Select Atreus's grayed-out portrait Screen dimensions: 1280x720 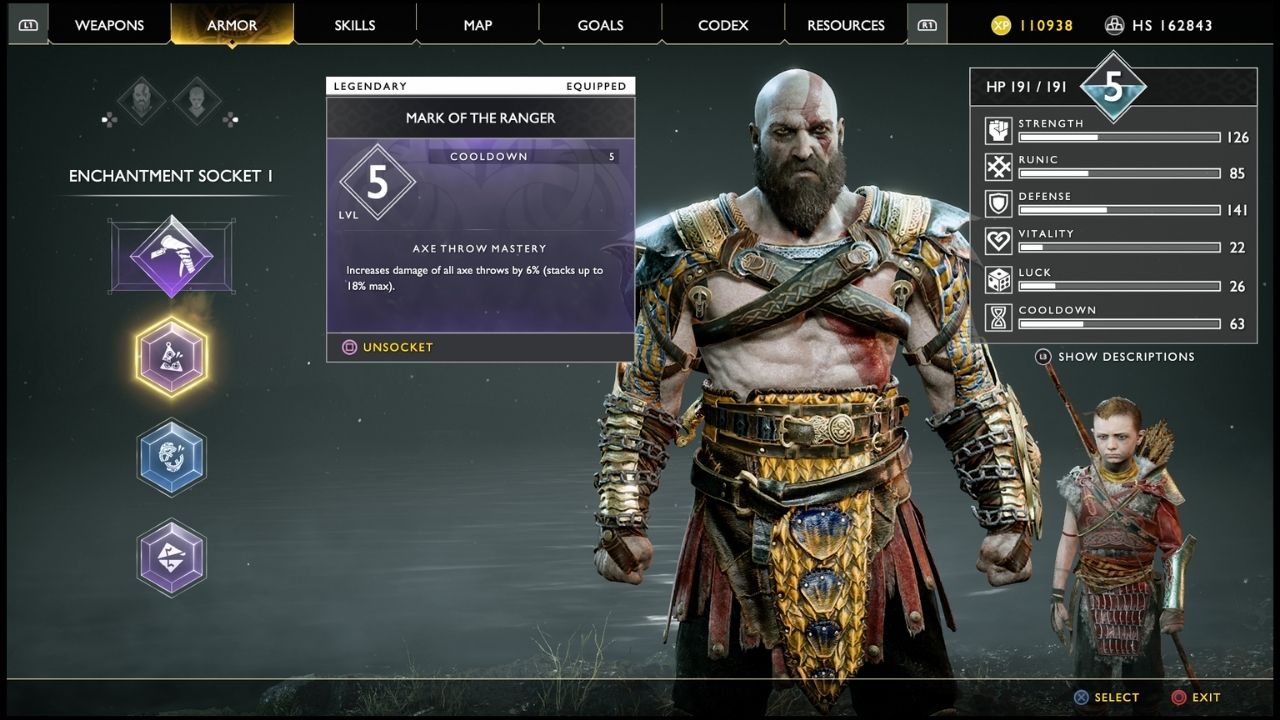[x=198, y=101]
